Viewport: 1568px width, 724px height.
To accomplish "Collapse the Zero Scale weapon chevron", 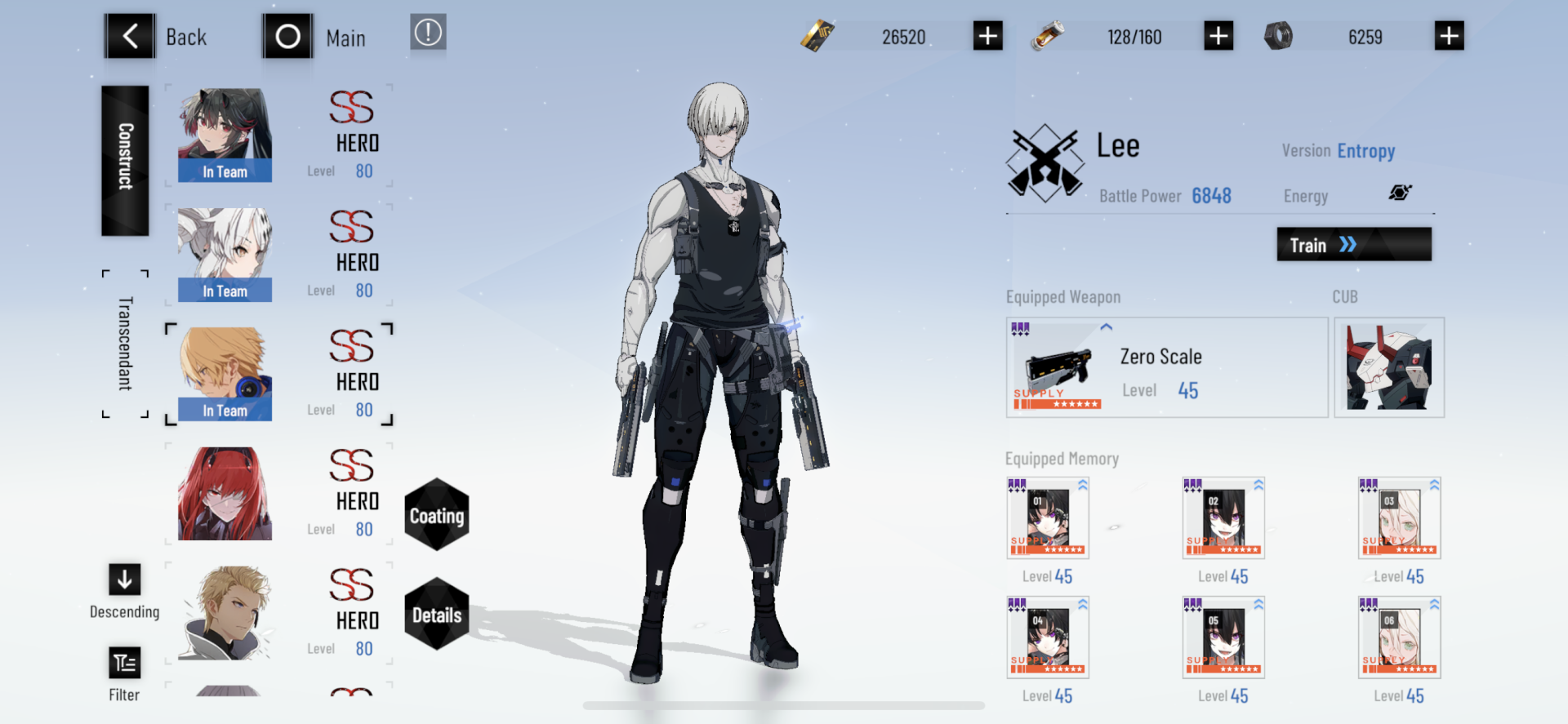I will point(1107,326).
